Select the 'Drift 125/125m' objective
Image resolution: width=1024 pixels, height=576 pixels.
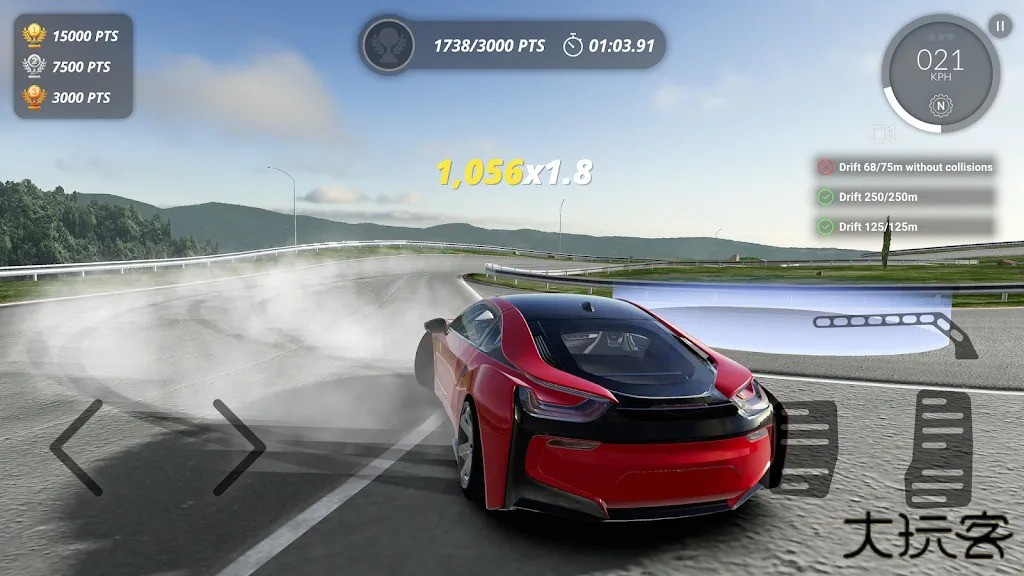click(x=905, y=227)
